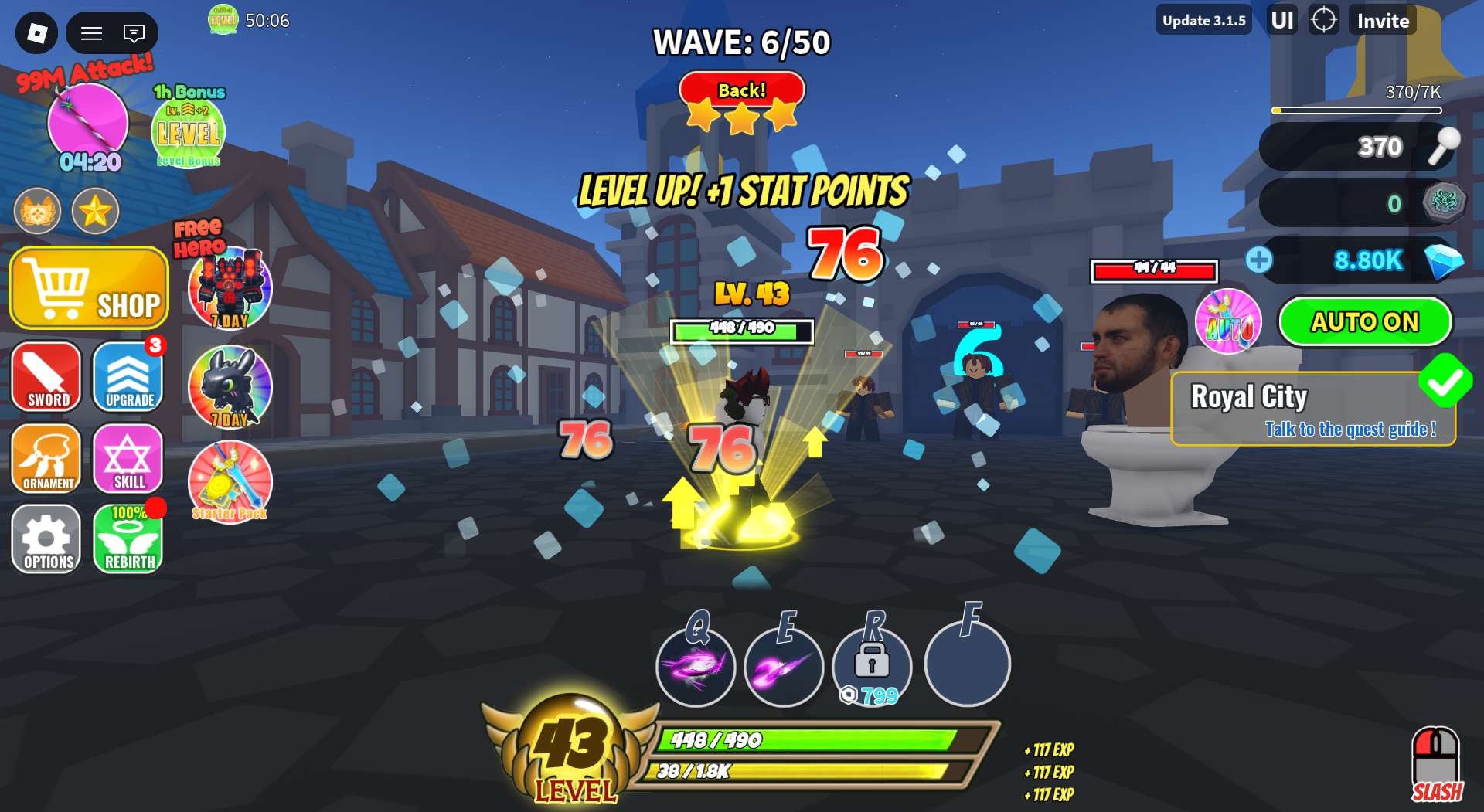
Task: Activate the Q skill ability
Action: coord(696,666)
